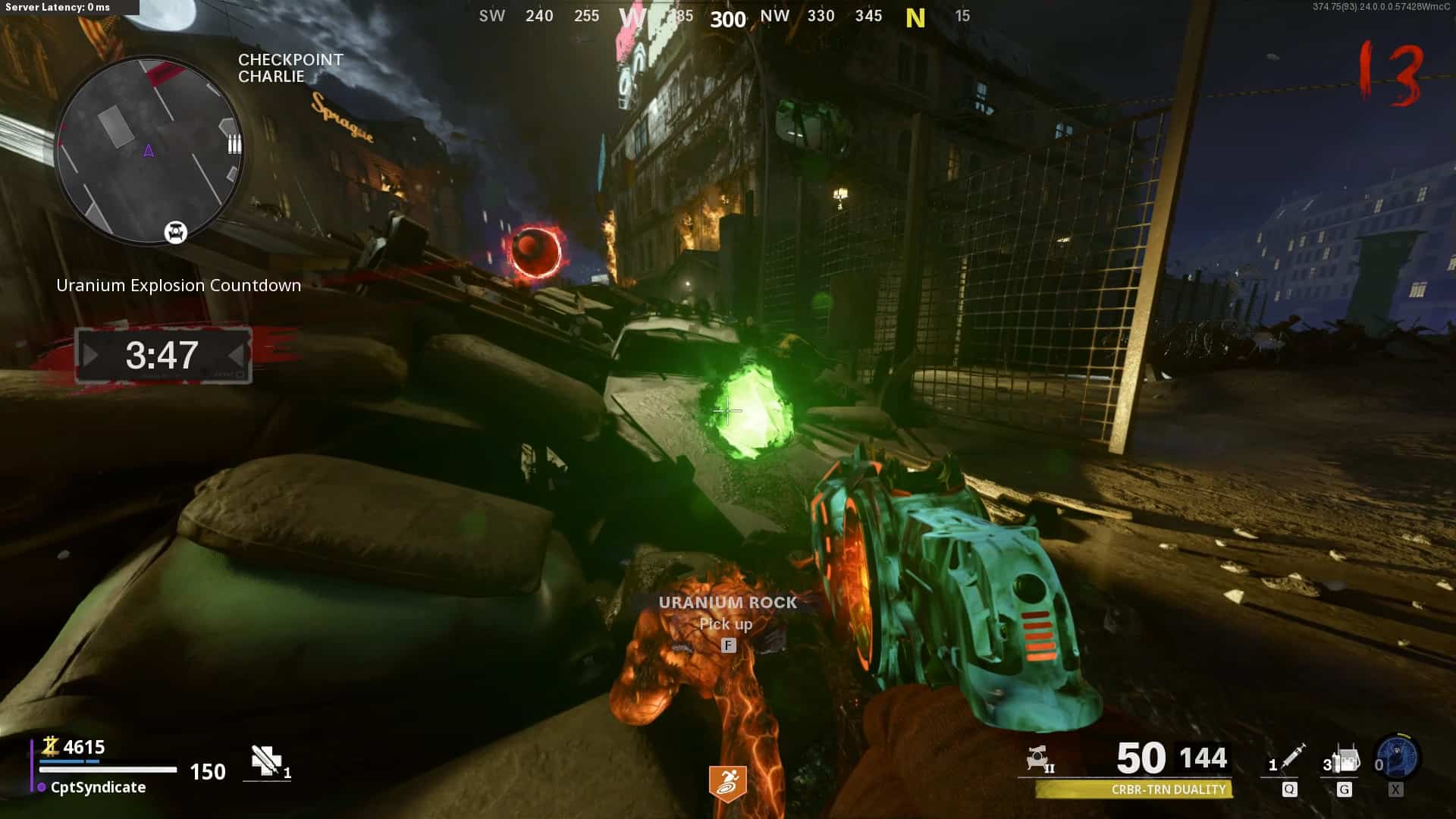Select the white vehicle marker on the minimap
Image resolution: width=1456 pixels, height=819 pixels.
point(176,232)
